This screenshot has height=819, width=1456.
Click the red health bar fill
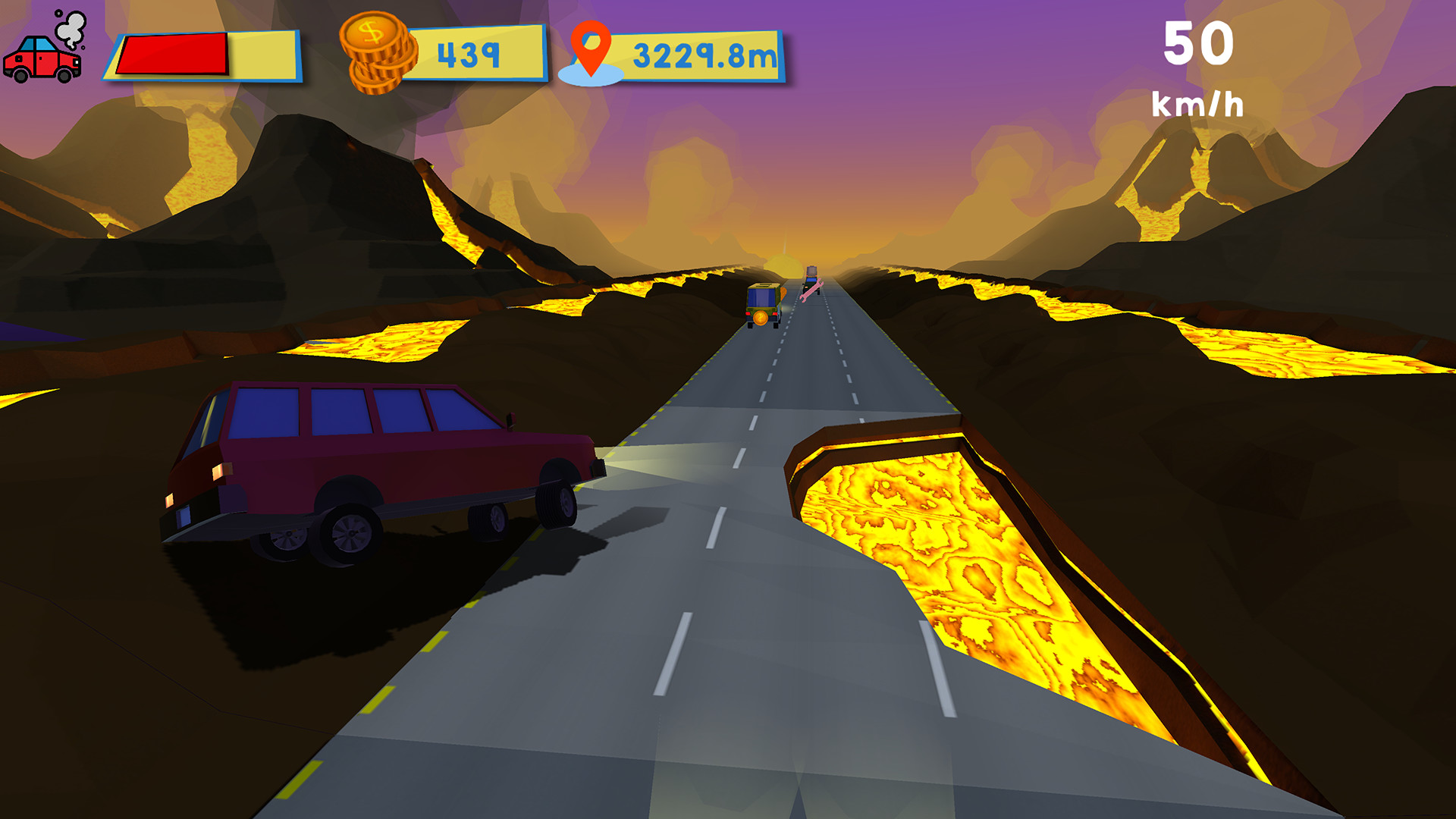(x=171, y=53)
